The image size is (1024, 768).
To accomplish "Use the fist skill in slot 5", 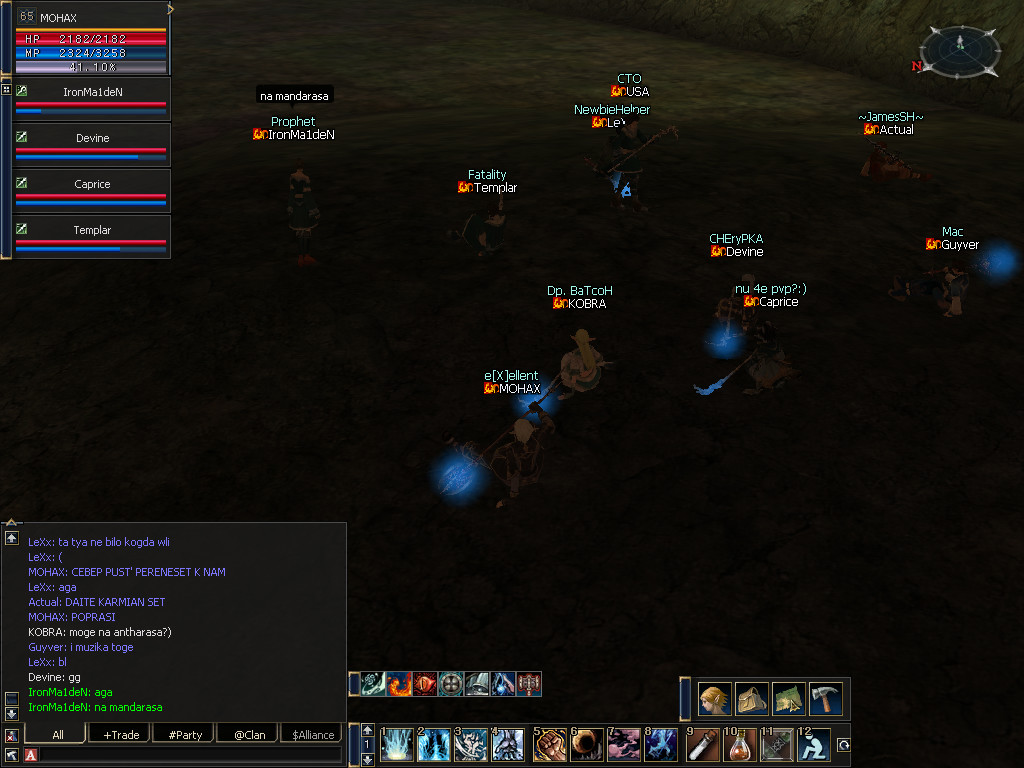I will (x=550, y=745).
